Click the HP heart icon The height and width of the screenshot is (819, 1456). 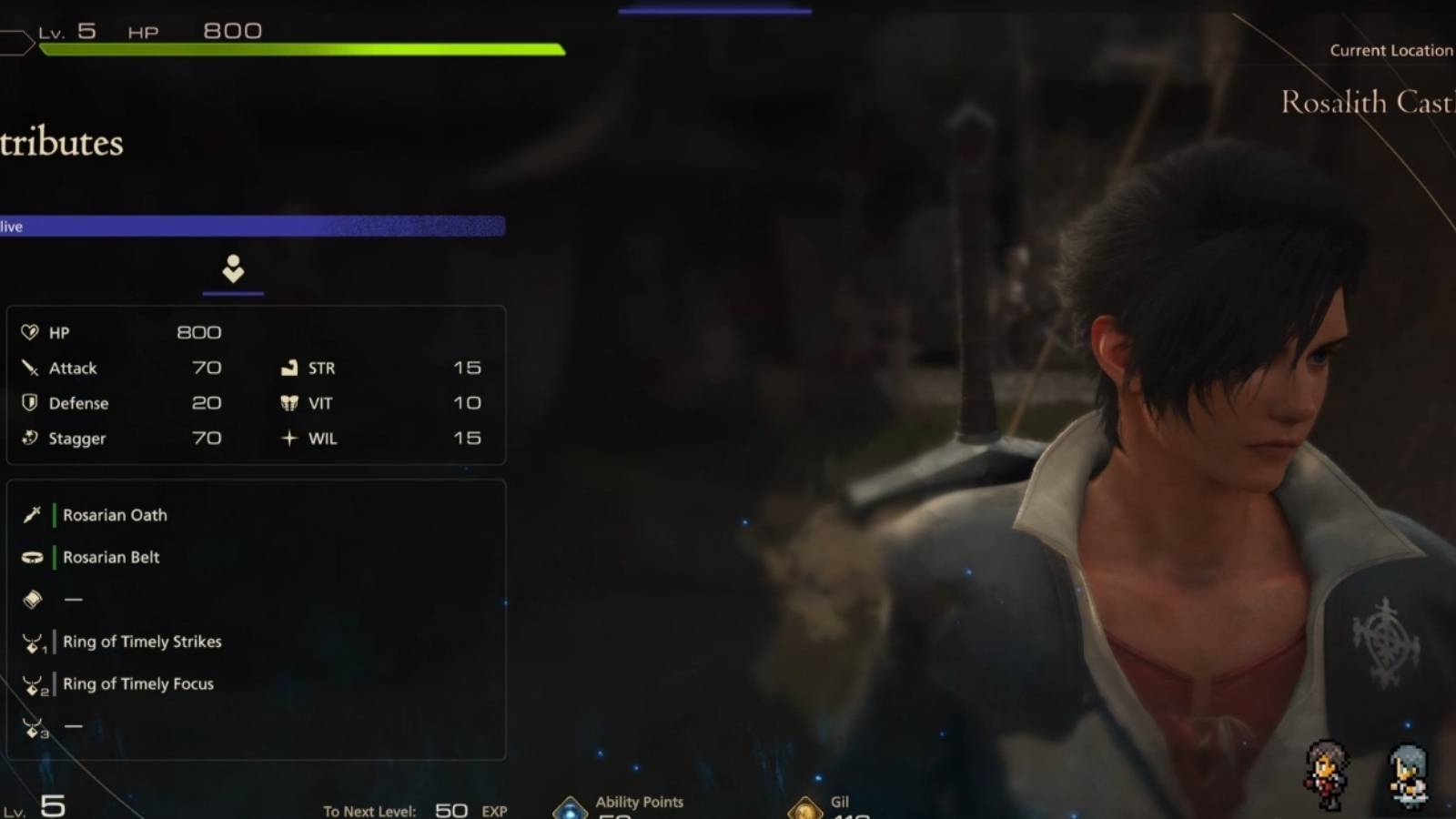tap(29, 331)
